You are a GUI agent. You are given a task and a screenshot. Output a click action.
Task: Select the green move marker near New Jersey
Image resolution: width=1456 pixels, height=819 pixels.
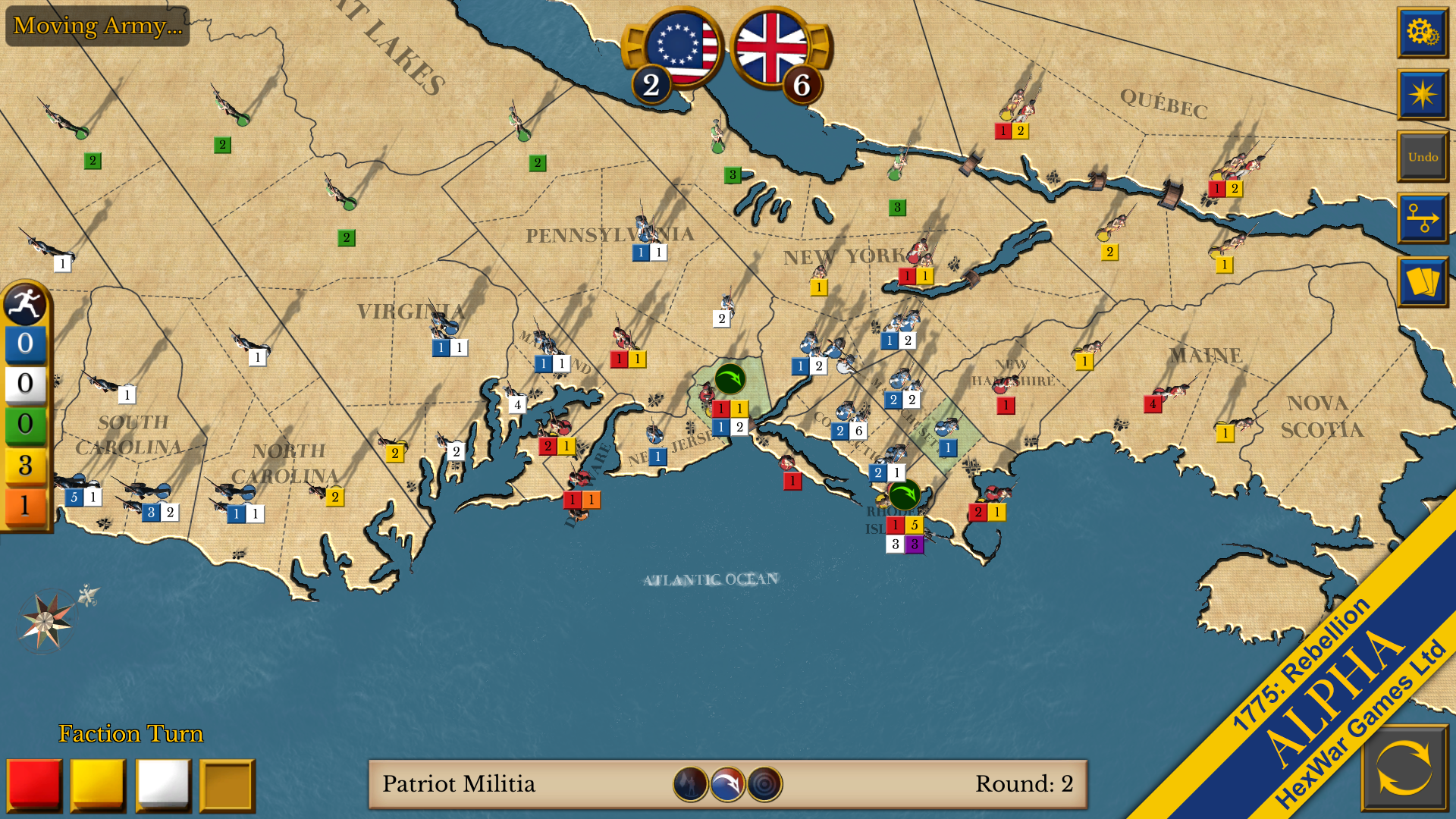[x=730, y=378]
